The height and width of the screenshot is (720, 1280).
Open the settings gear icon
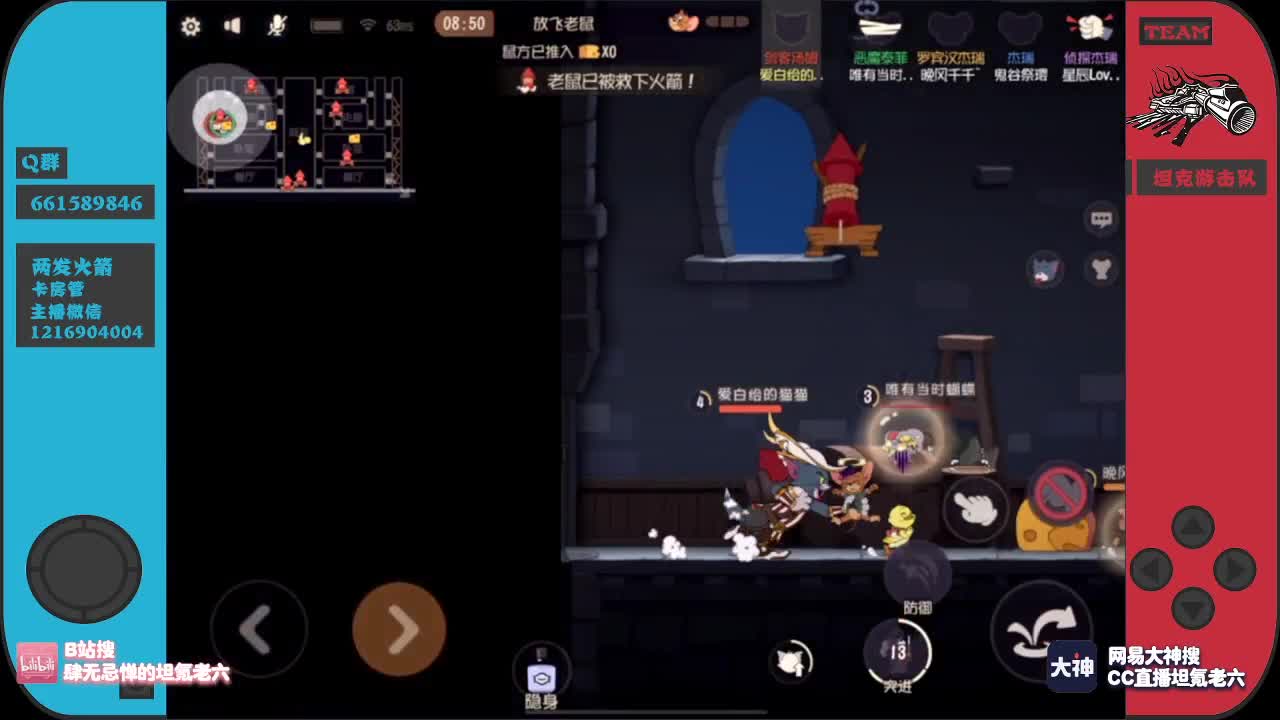[x=191, y=27]
